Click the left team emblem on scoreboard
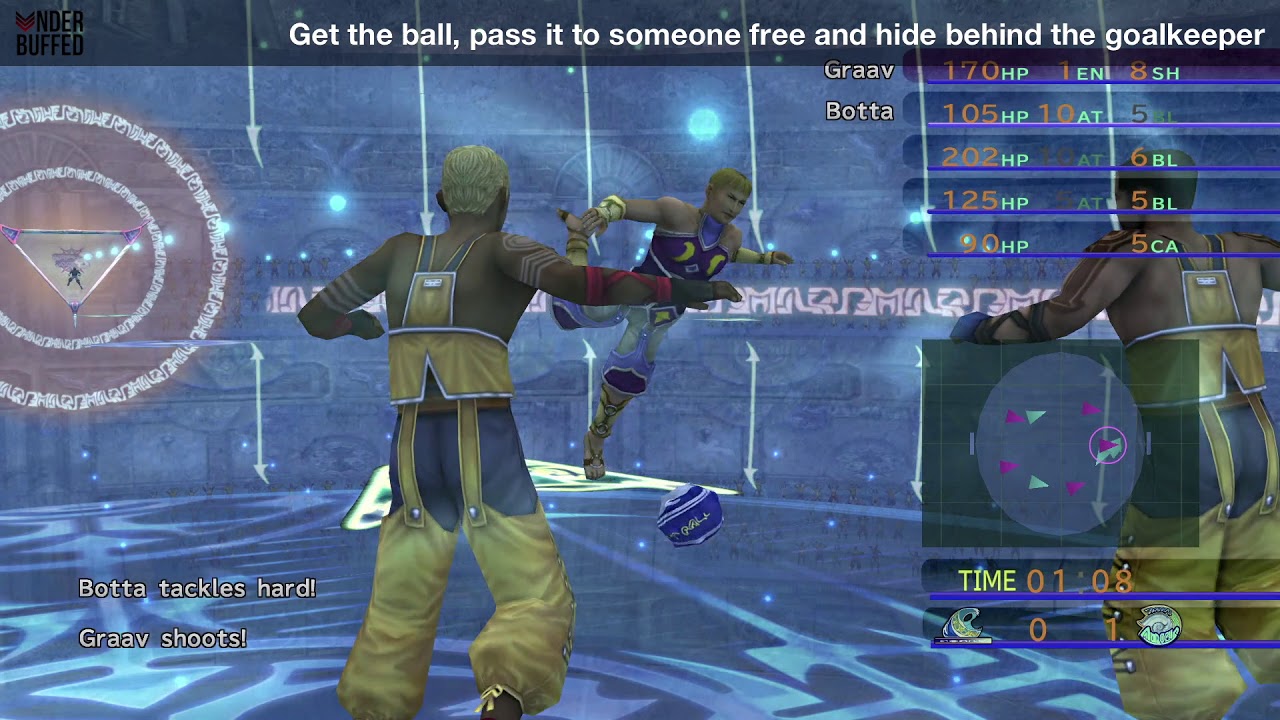This screenshot has height=720, width=1280. [966, 627]
